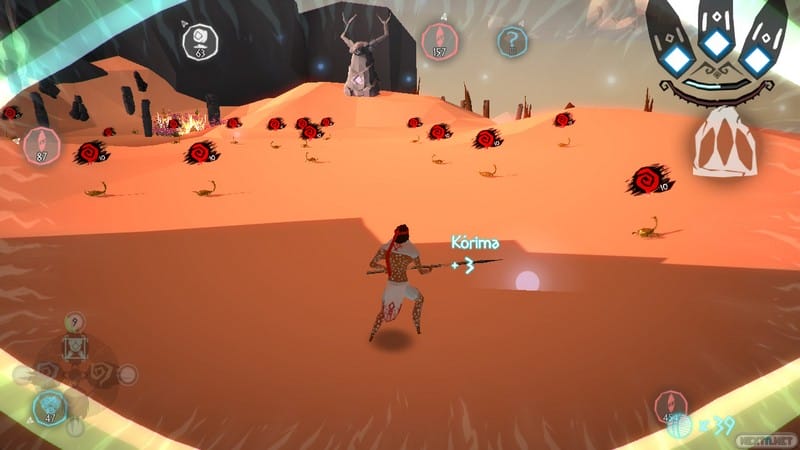Image resolution: width=800 pixels, height=450 pixels.
Task: Select the blue question mark marker
Action: 512,41
